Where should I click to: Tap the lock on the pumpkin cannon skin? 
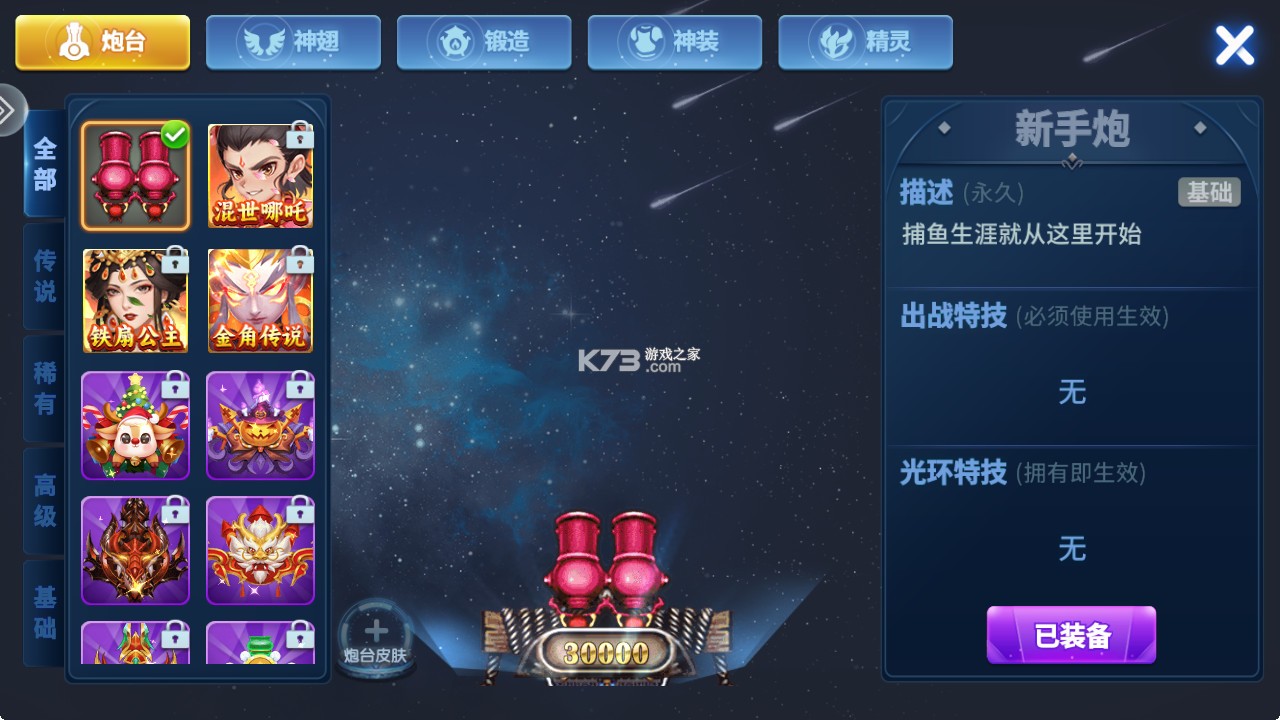coord(299,386)
